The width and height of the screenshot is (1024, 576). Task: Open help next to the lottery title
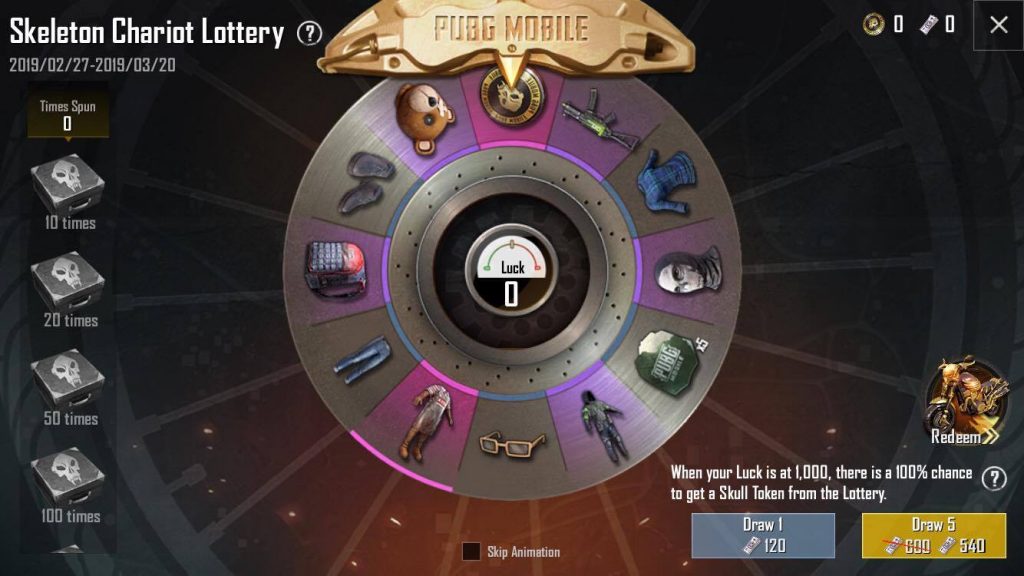click(310, 34)
